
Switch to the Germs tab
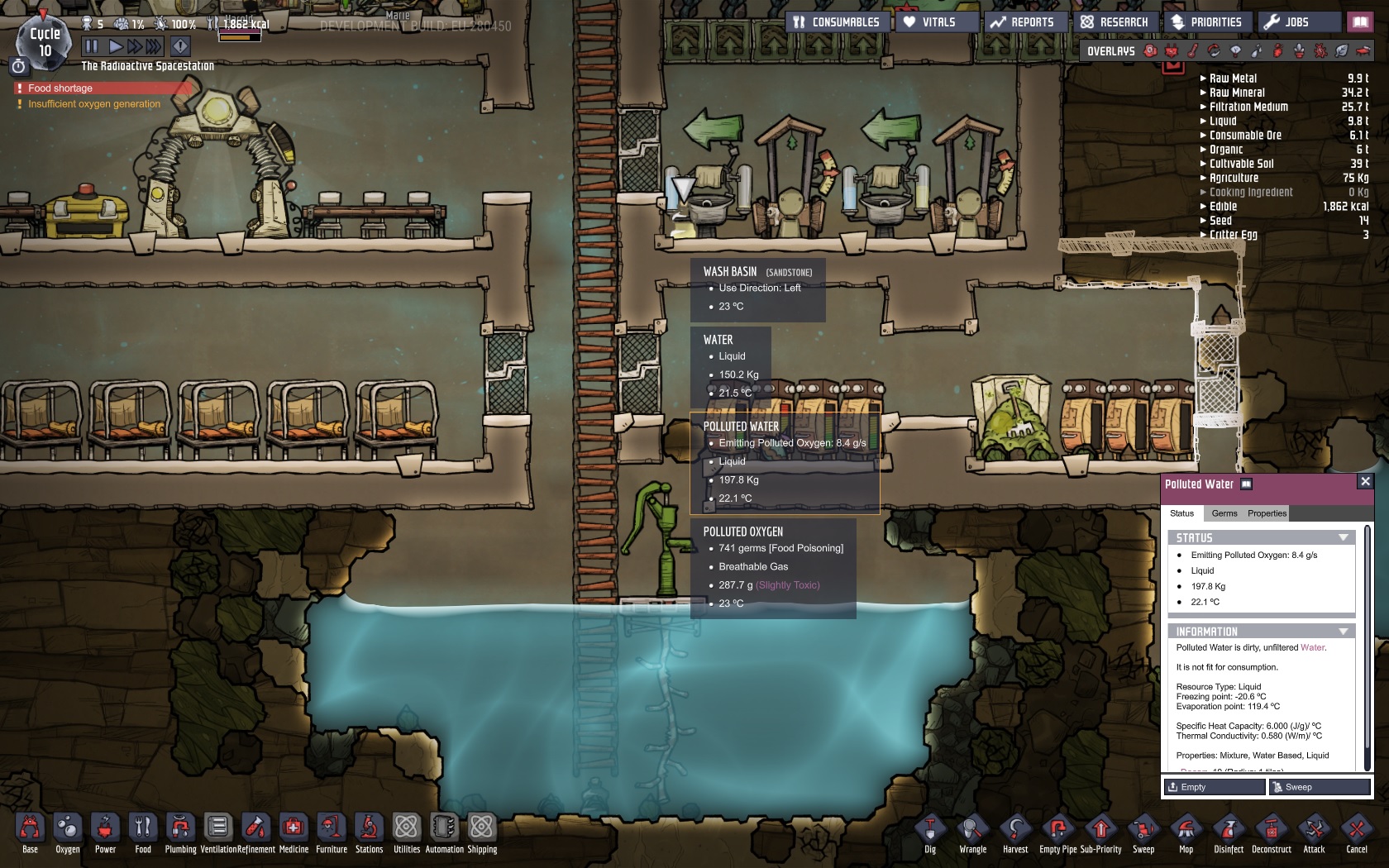point(1224,513)
